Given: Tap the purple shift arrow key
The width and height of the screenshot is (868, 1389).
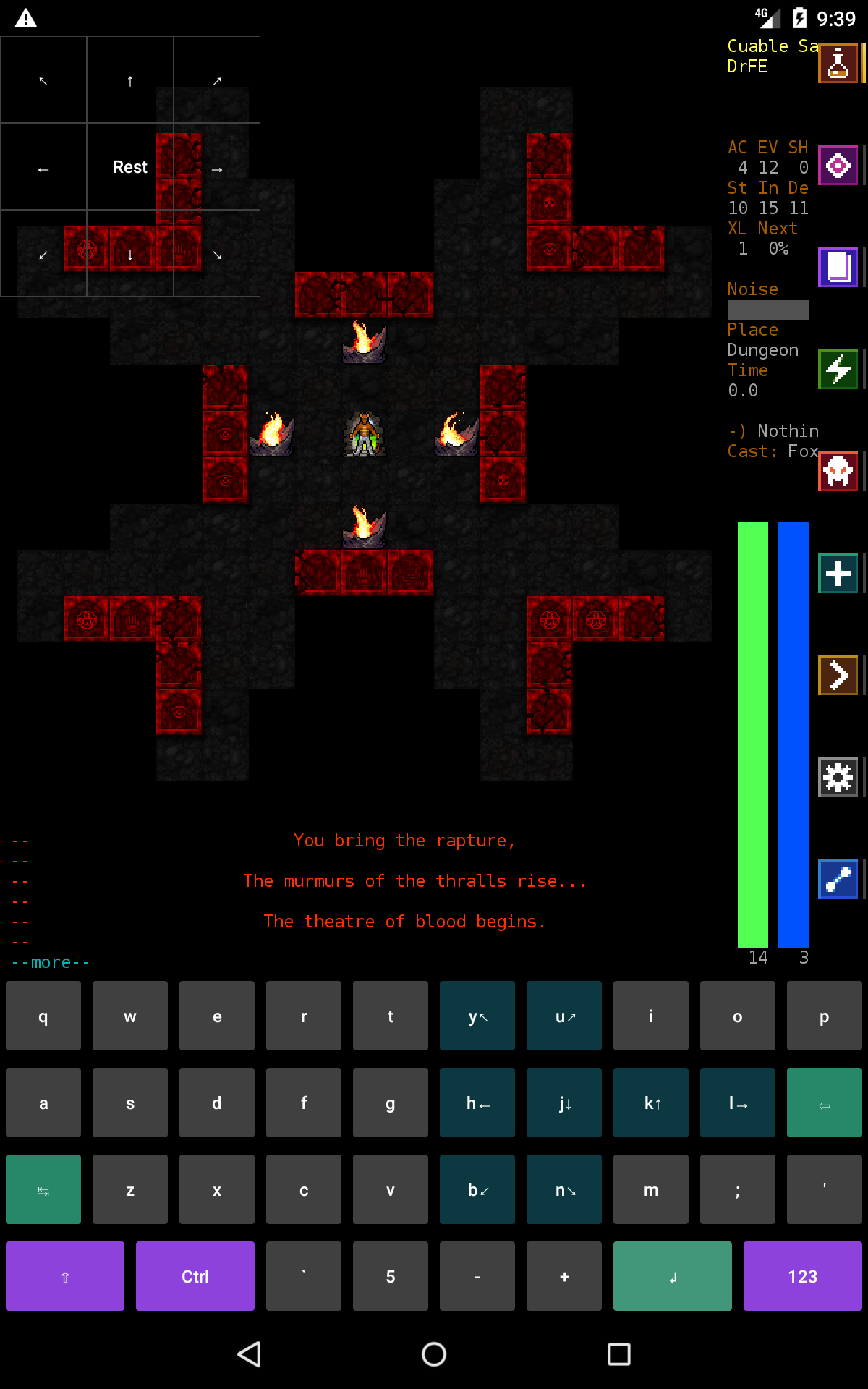Looking at the screenshot, I should 65,1276.
